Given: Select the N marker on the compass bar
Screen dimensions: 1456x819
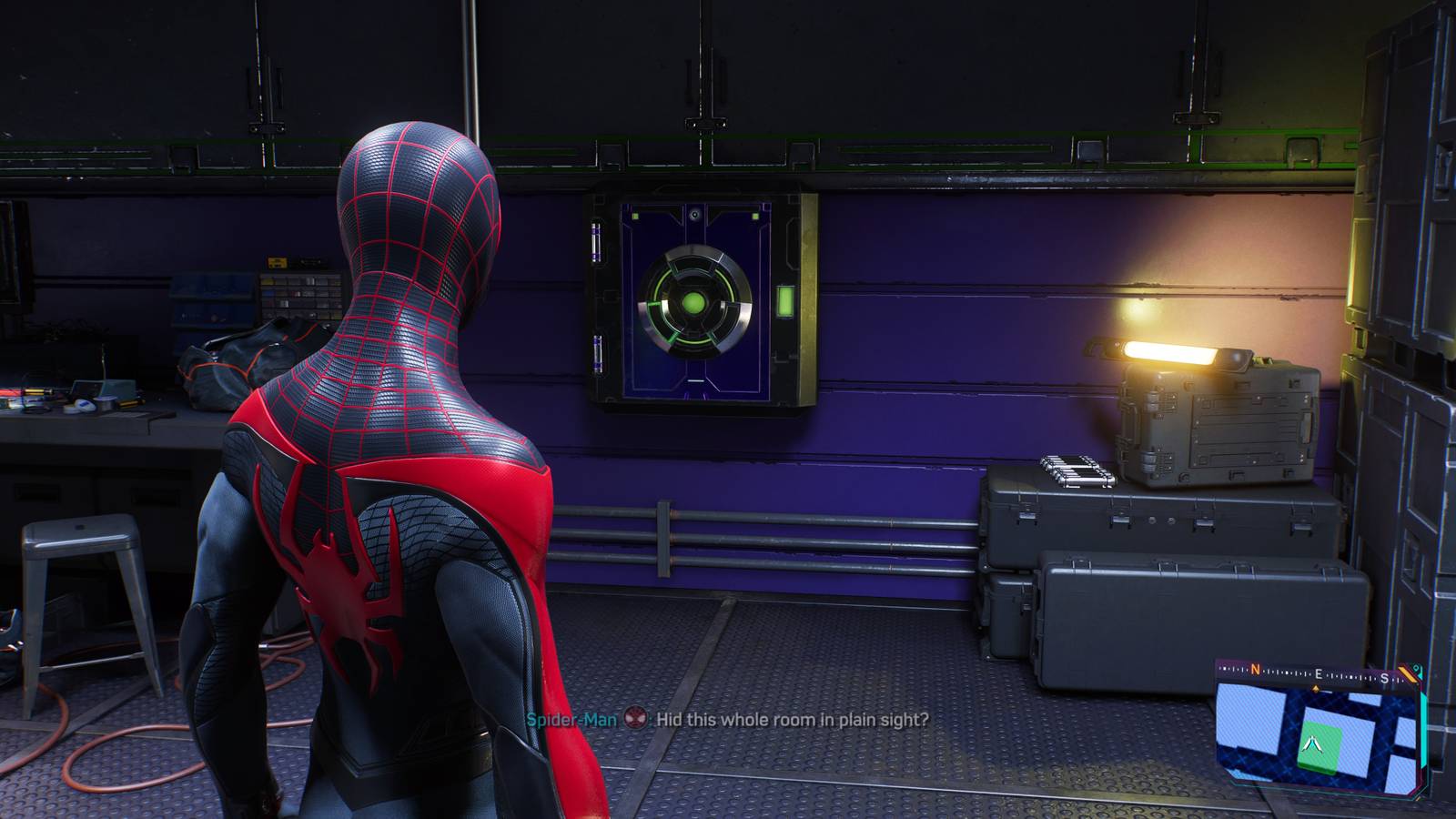Looking at the screenshot, I should [1255, 670].
